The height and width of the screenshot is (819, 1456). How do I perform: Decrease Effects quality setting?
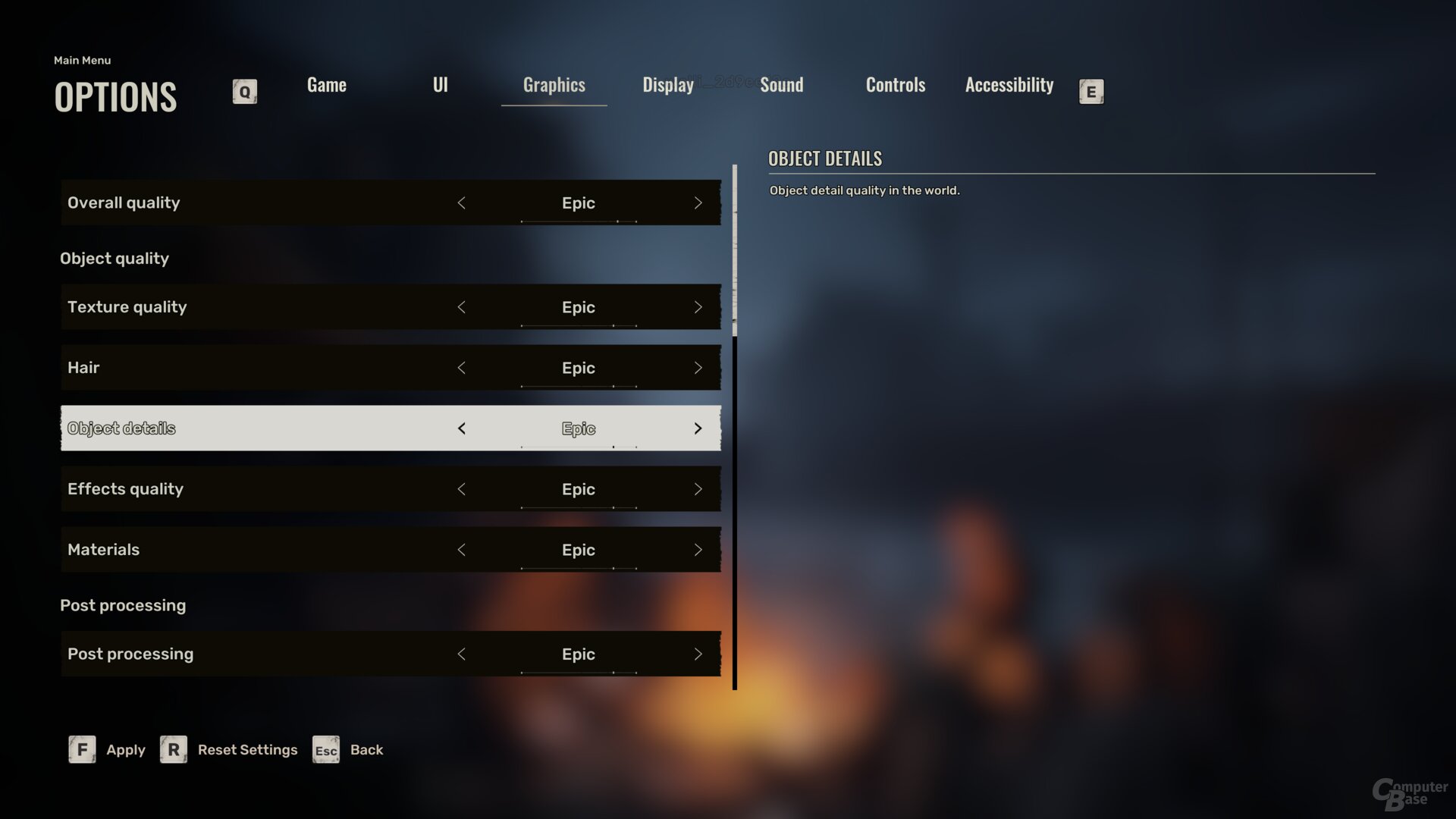[x=461, y=489]
